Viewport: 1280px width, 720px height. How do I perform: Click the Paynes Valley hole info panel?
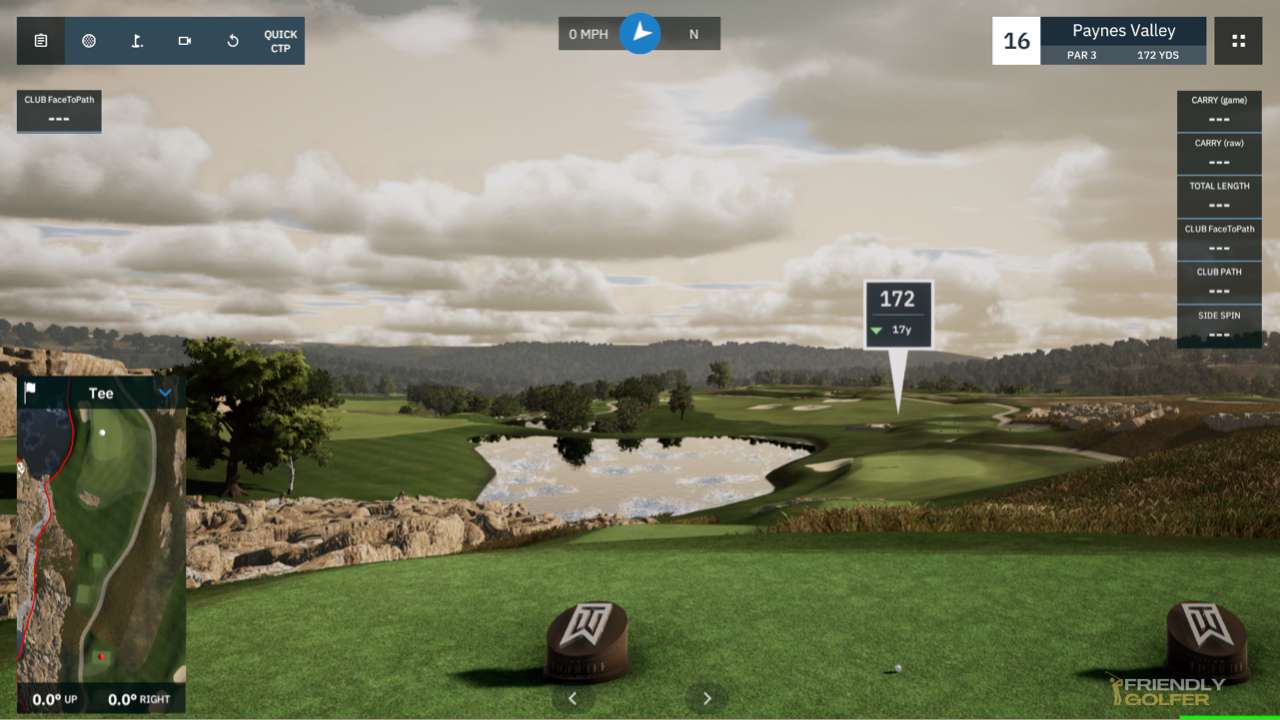(x=1123, y=41)
